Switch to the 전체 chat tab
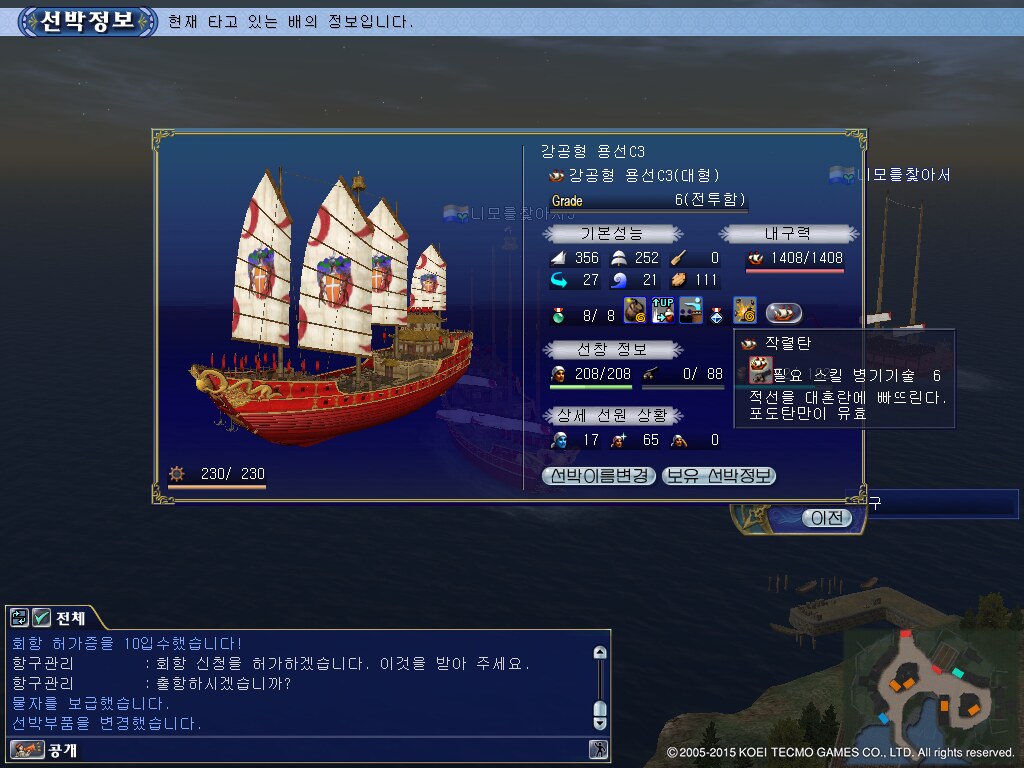Image resolution: width=1024 pixels, height=768 pixels. pyautogui.click(x=70, y=617)
